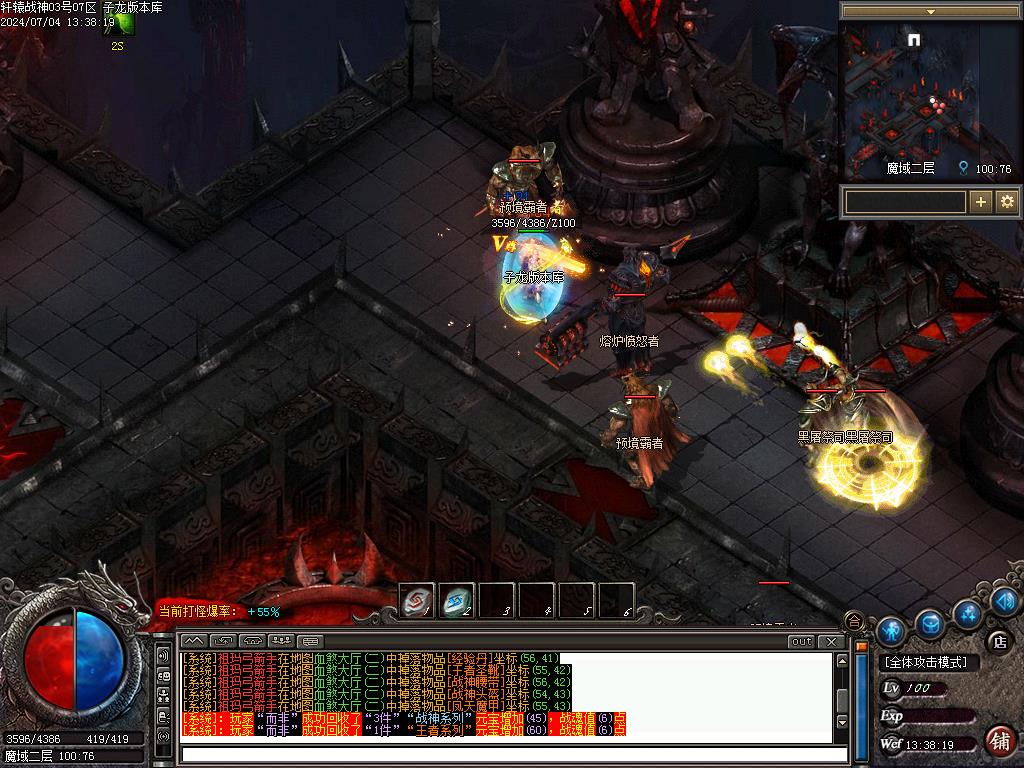Open the bag chest round icon

[x=930, y=623]
